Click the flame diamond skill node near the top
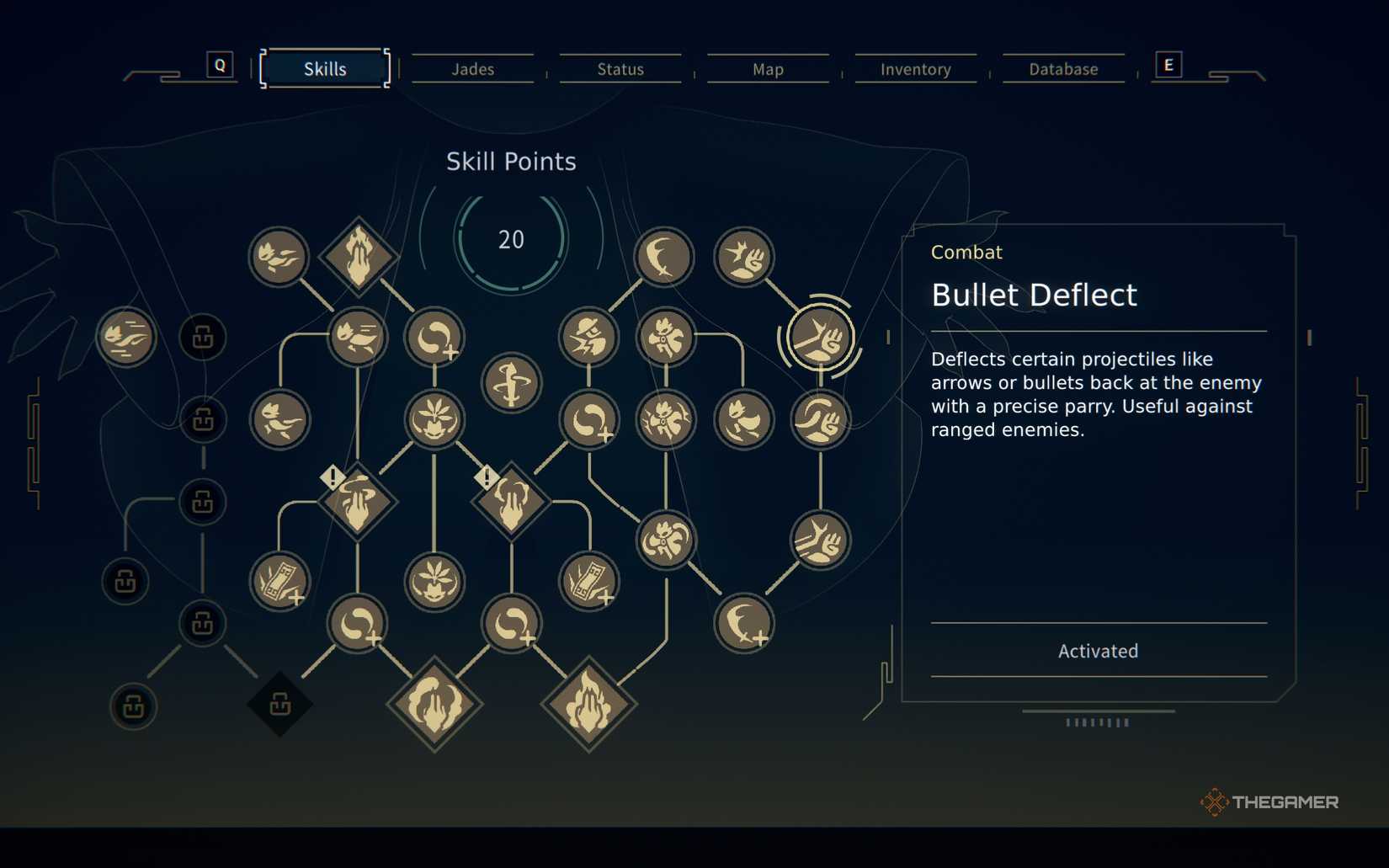Image resolution: width=1389 pixels, height=868 pixels. click(x=359, y=257)
